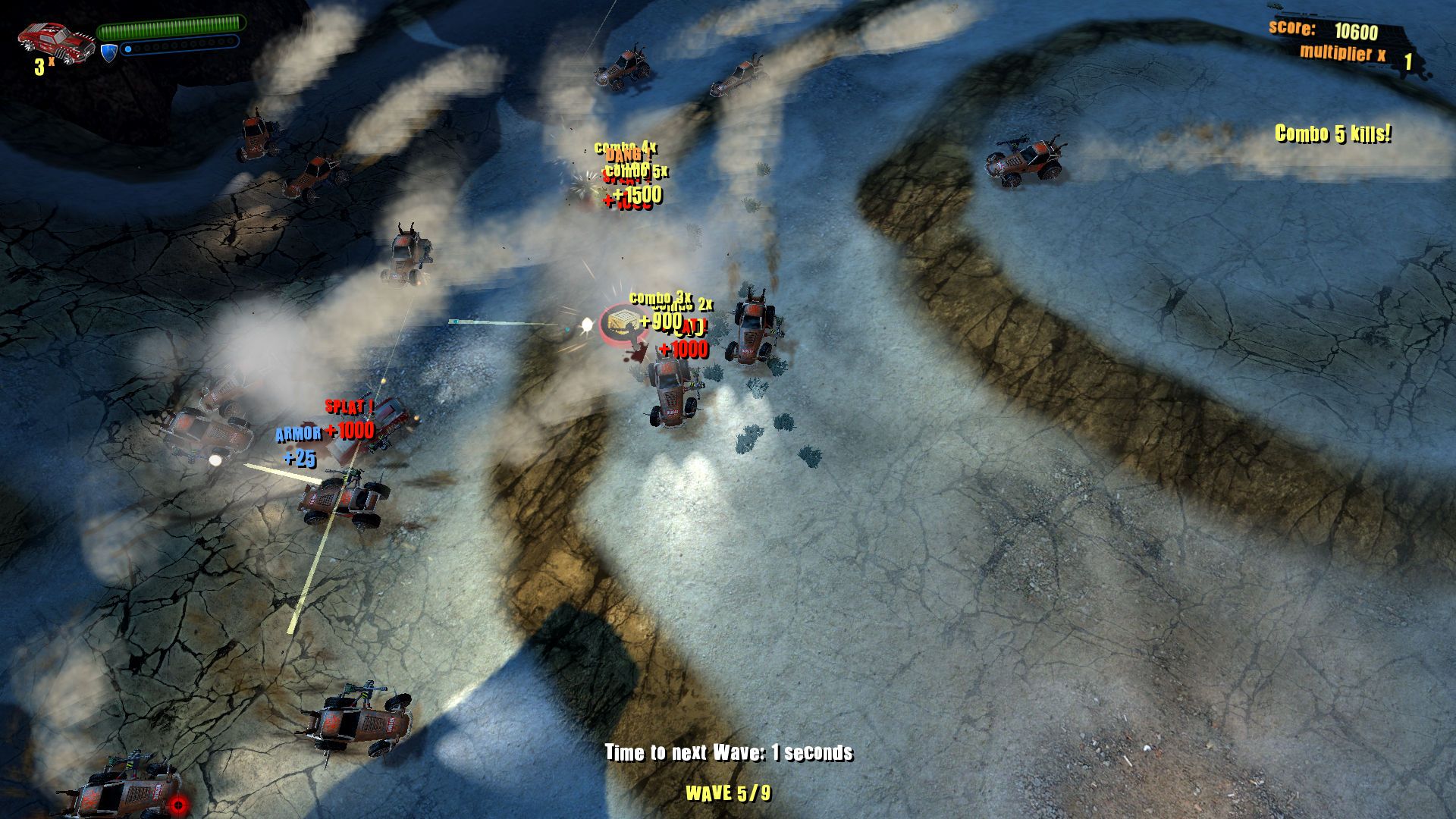Click the 'Time to next Wave' message
The width and height of the screenshot is (1456, 819).
tap(730, 753)
